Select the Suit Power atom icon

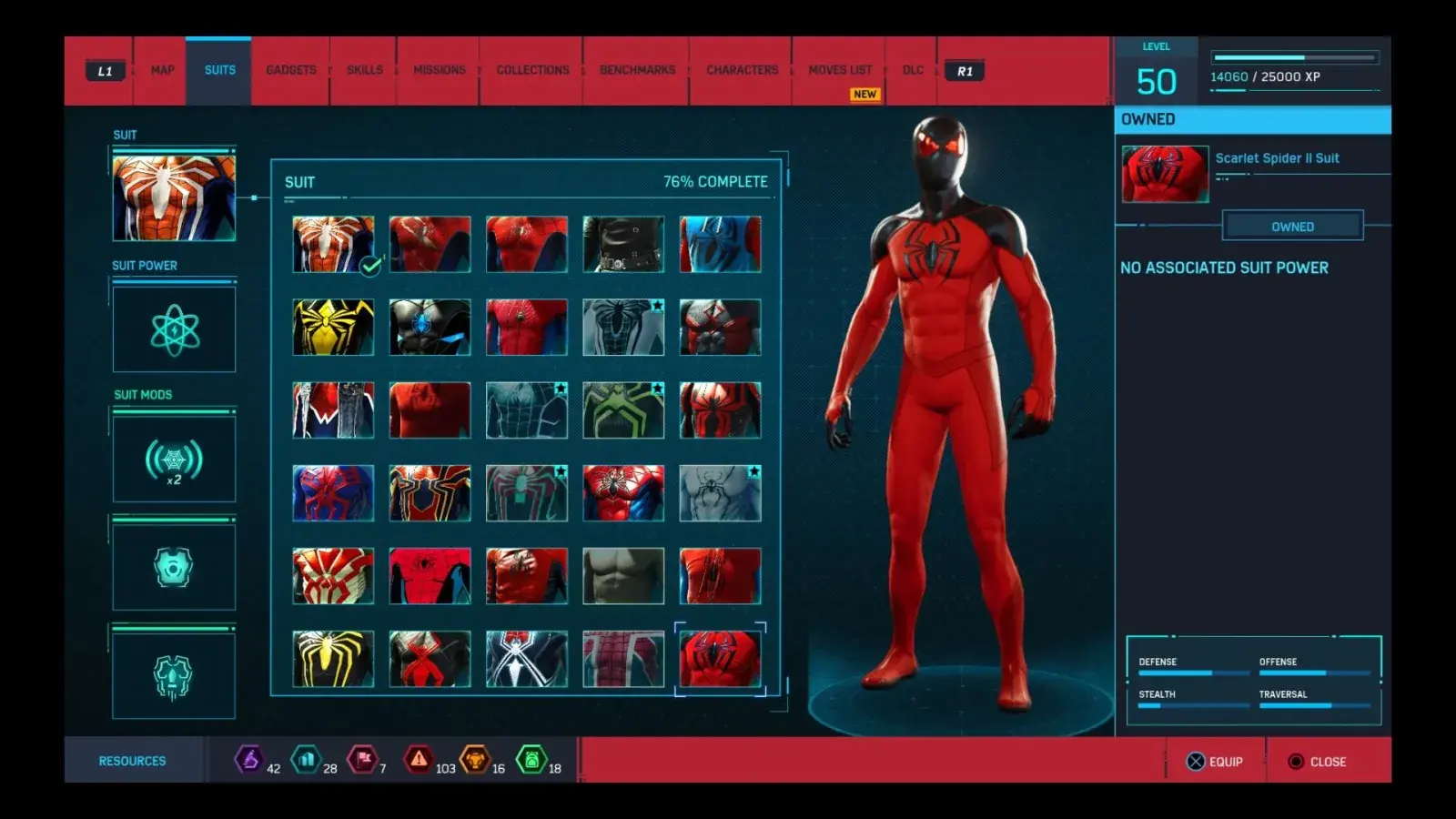(x=174, y=329)
